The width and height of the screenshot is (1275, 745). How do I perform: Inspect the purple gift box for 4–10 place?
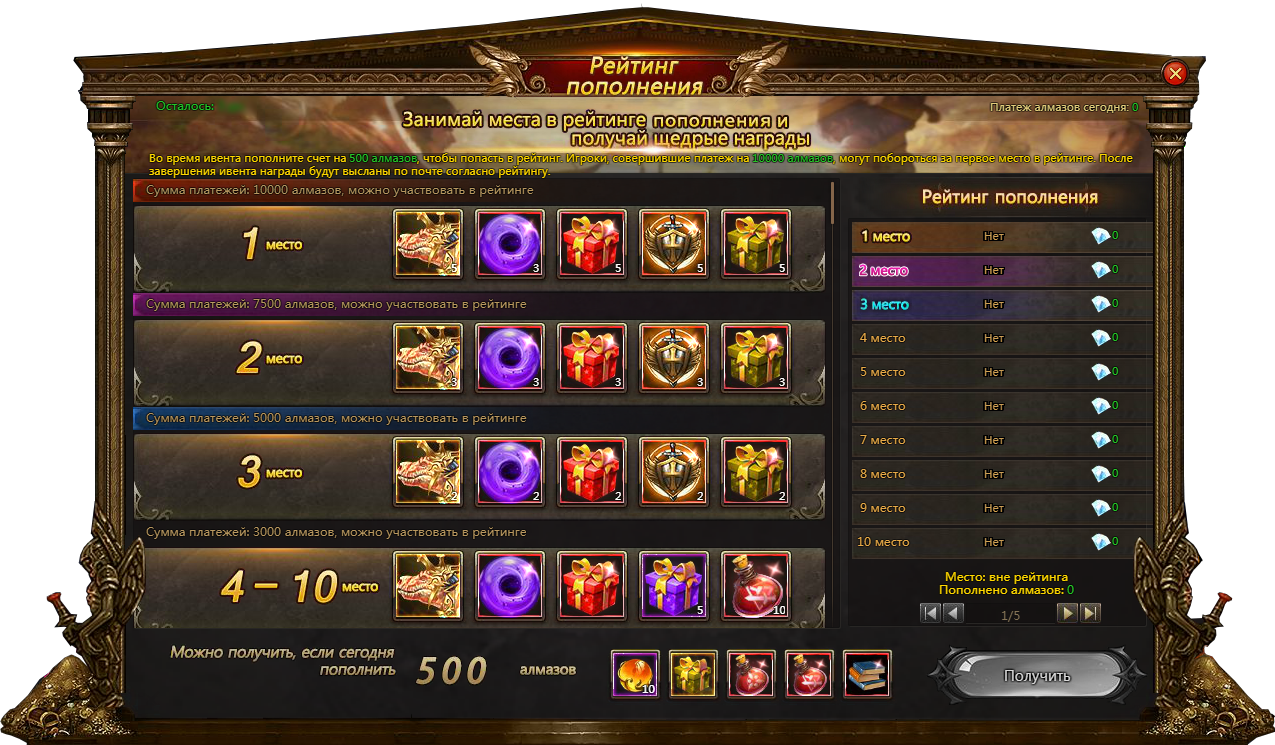674,585
